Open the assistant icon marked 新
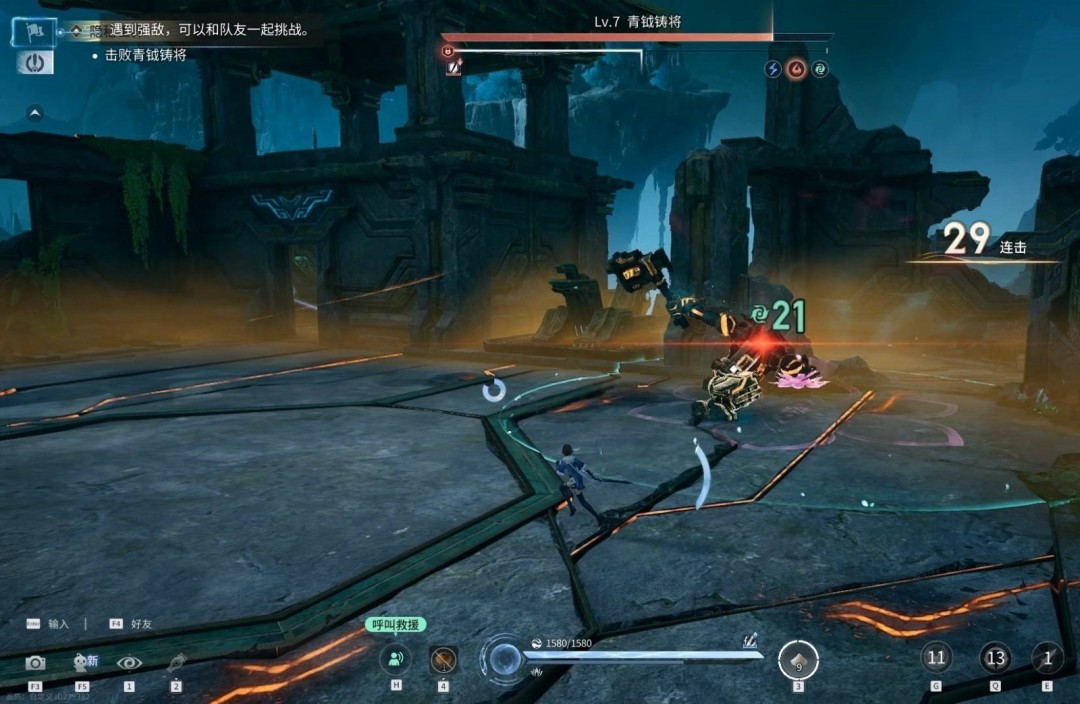1080x704 pixels. [x=84, y=661]
